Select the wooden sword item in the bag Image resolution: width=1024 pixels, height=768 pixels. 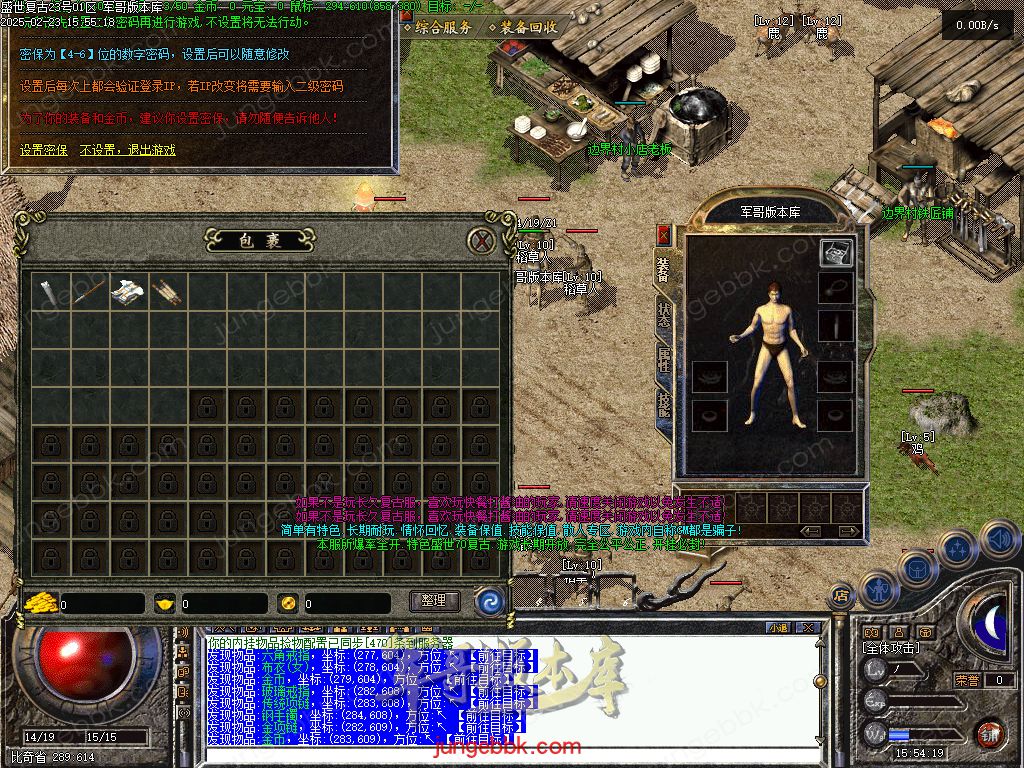(x=88, y=291)
